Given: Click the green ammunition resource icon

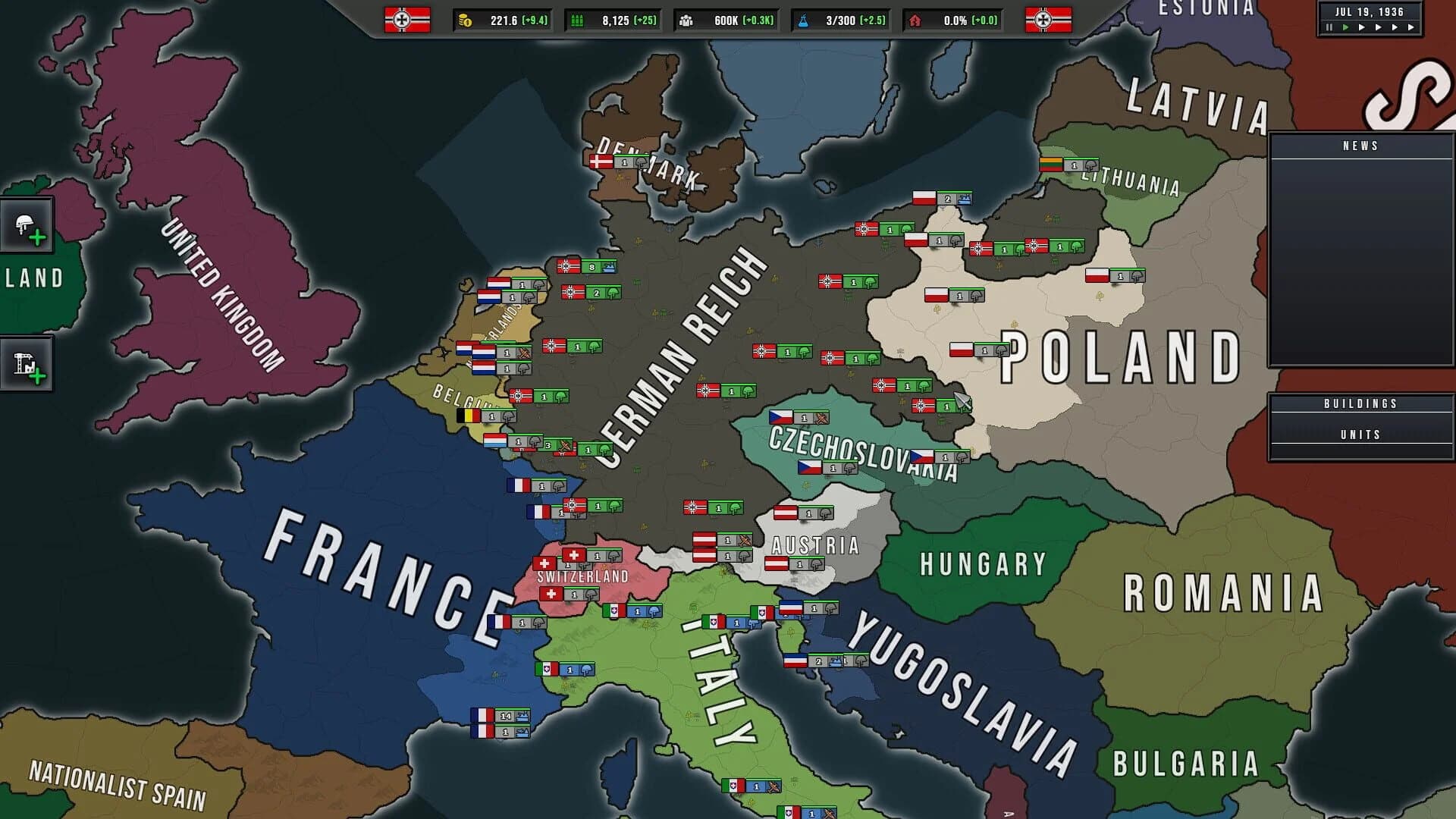Looking at the screenshot, I should point(579,21).
